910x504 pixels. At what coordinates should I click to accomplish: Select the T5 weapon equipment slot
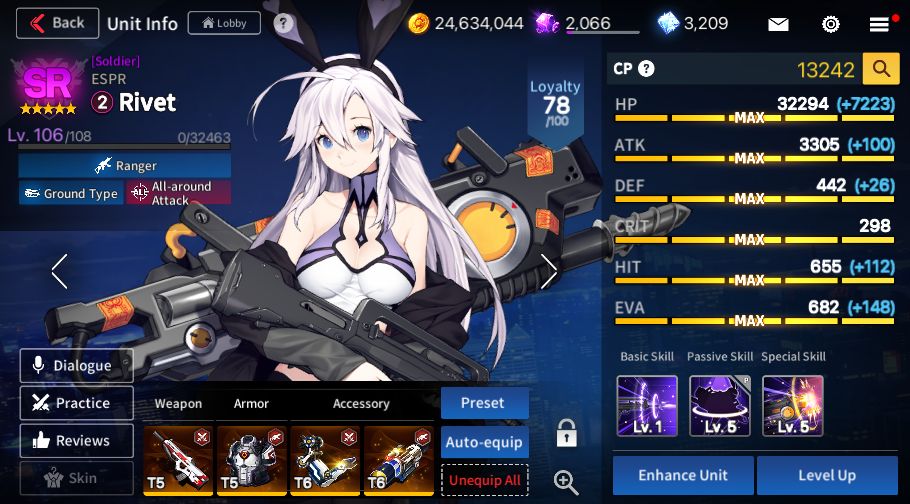tap(179, 460)
